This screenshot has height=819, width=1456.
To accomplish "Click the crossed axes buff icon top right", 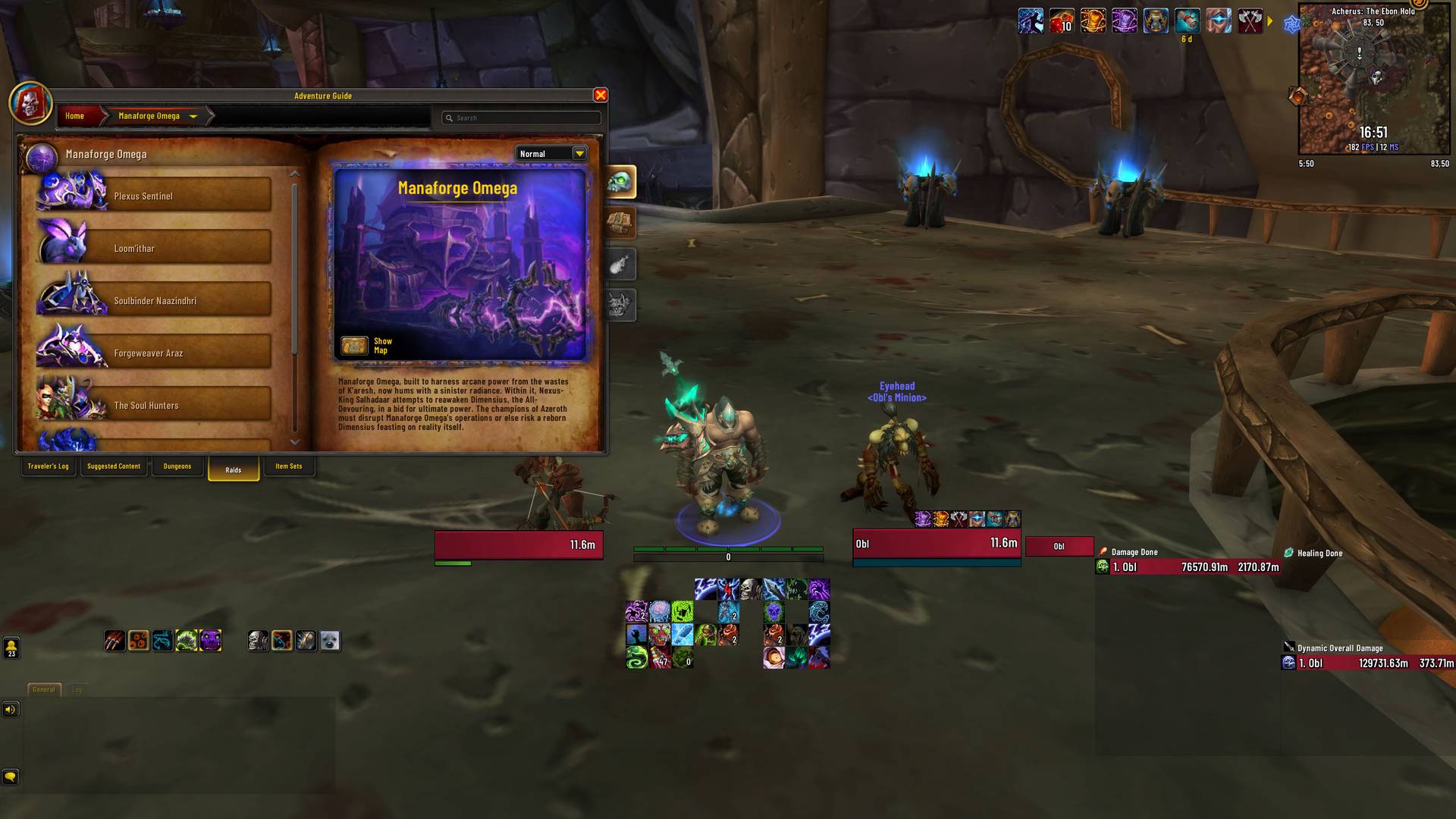I will click(x=1249, y=20).
